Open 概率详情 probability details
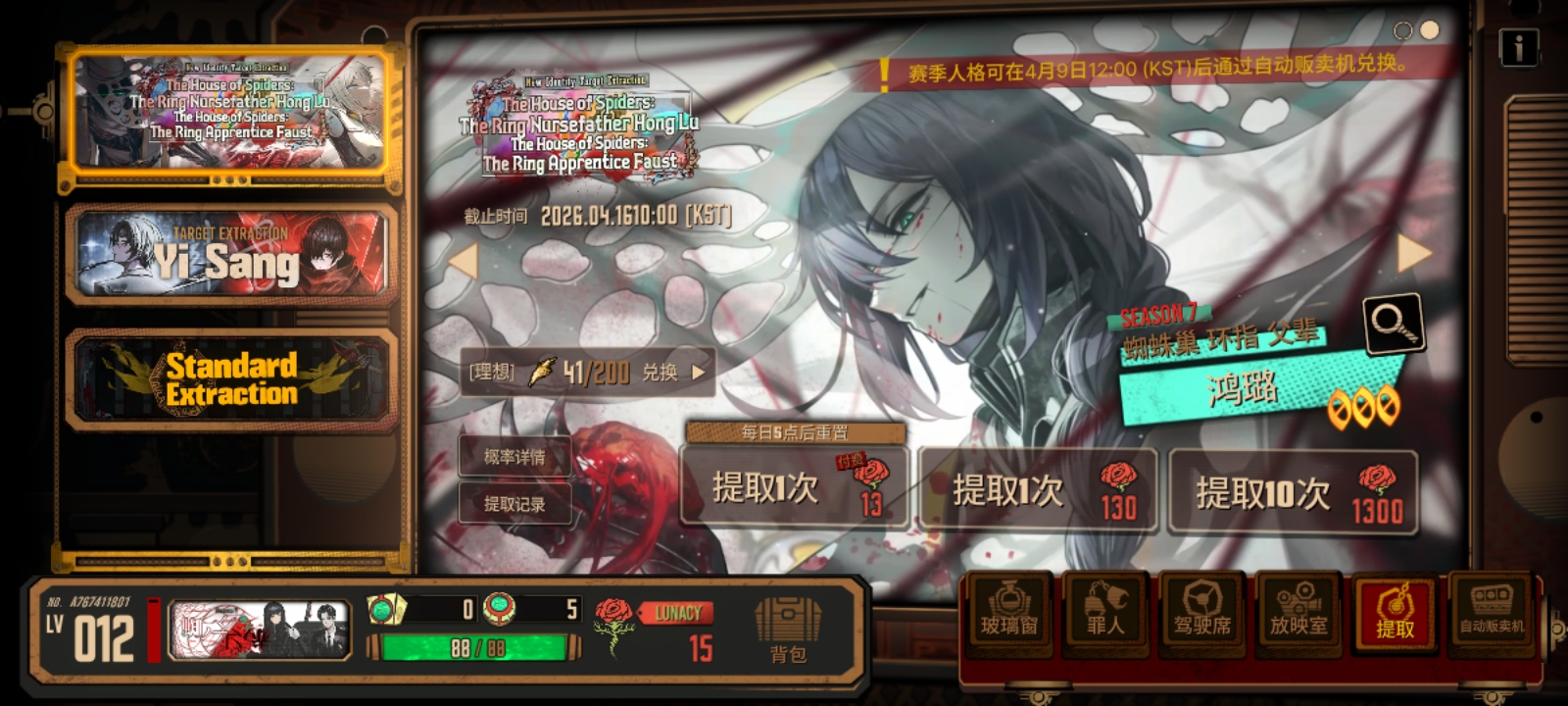Viewport: 1568px width, 706px height. [514, 457]
